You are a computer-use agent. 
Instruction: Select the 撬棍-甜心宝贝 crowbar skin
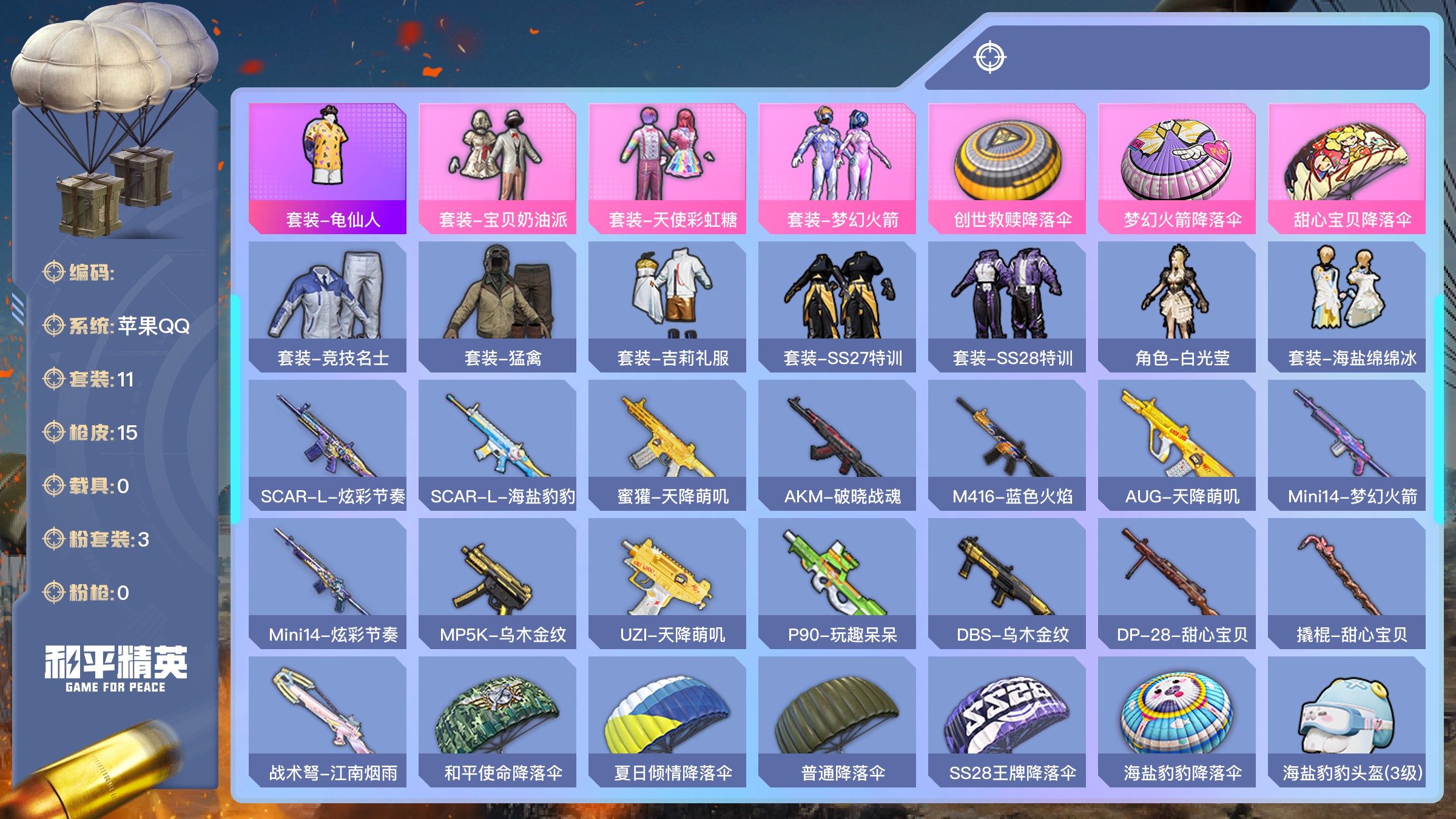[1347, 584]
